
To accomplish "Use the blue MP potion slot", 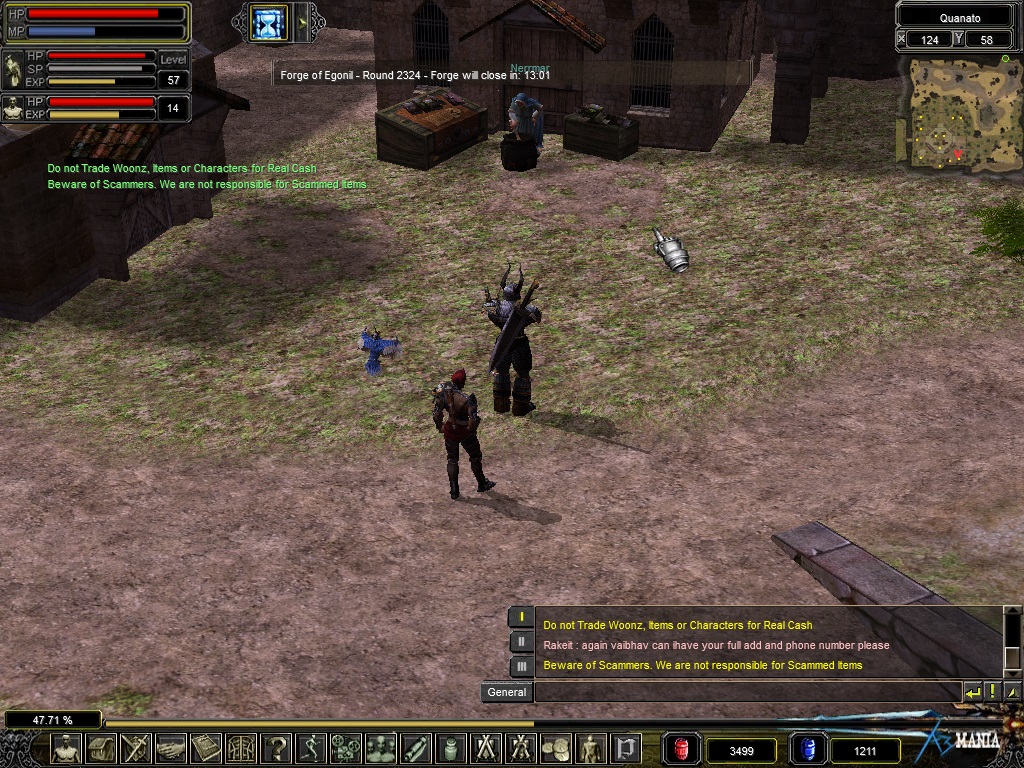I will point(807,749).
